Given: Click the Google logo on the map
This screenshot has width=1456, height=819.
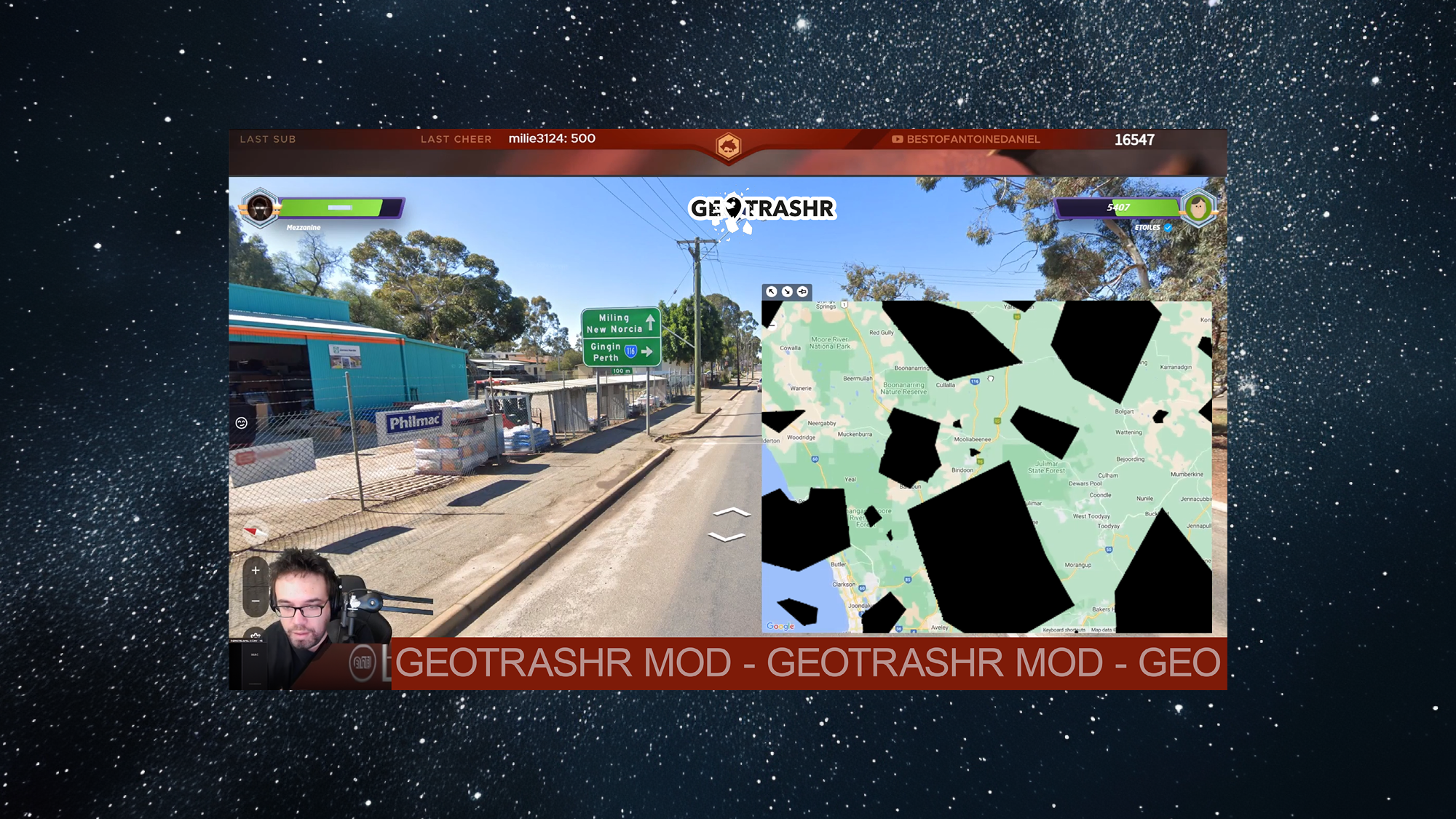Looking at the screenshot, I should click(780, 626).
